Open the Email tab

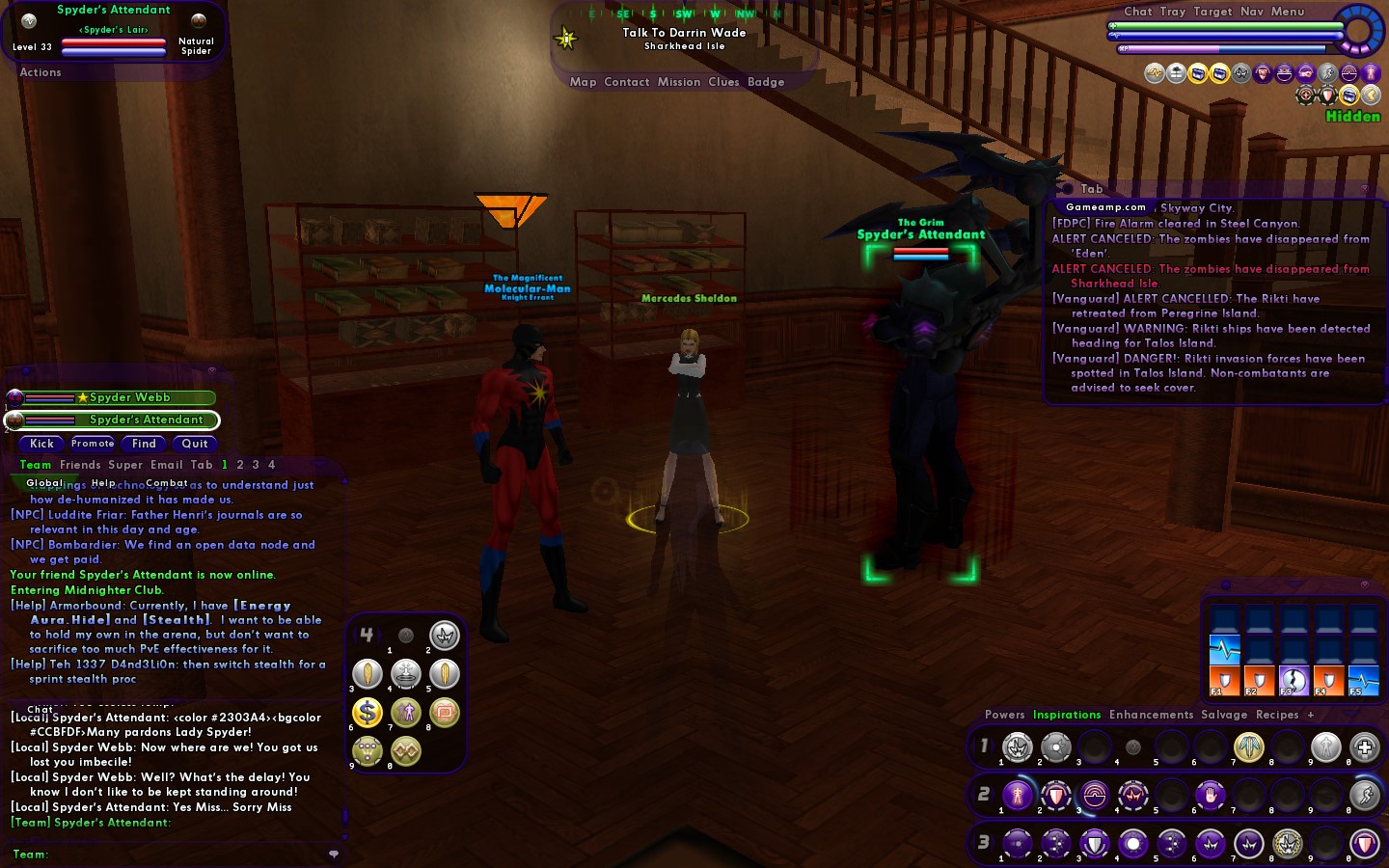166,465
